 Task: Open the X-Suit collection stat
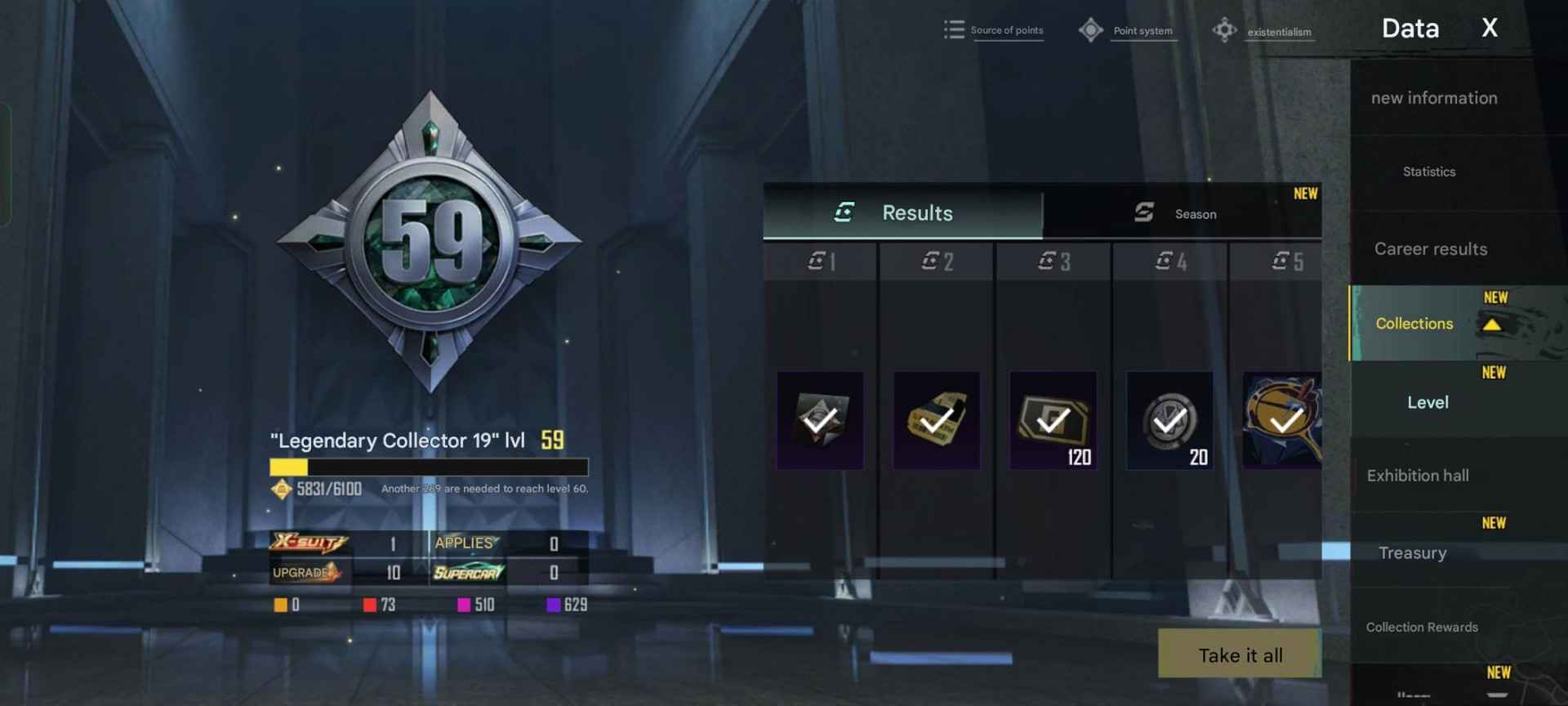tap(310, 542)
